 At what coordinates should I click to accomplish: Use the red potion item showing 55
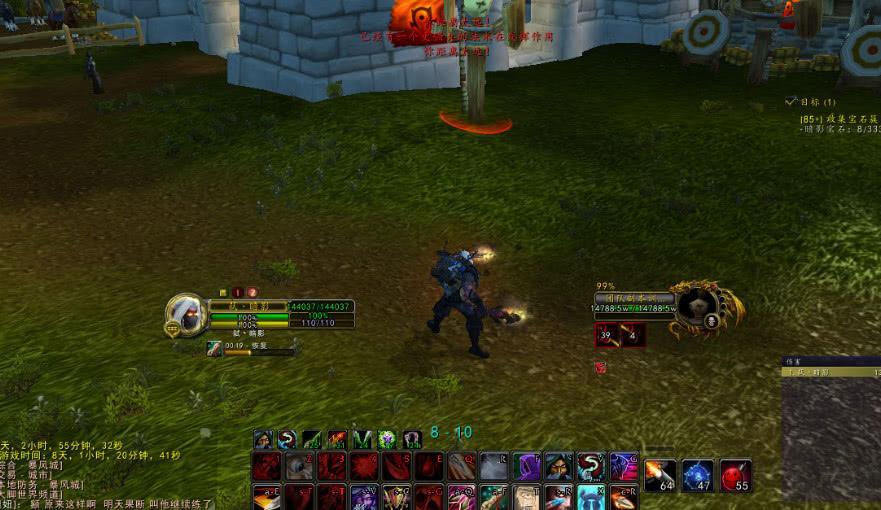coord(735,476)
